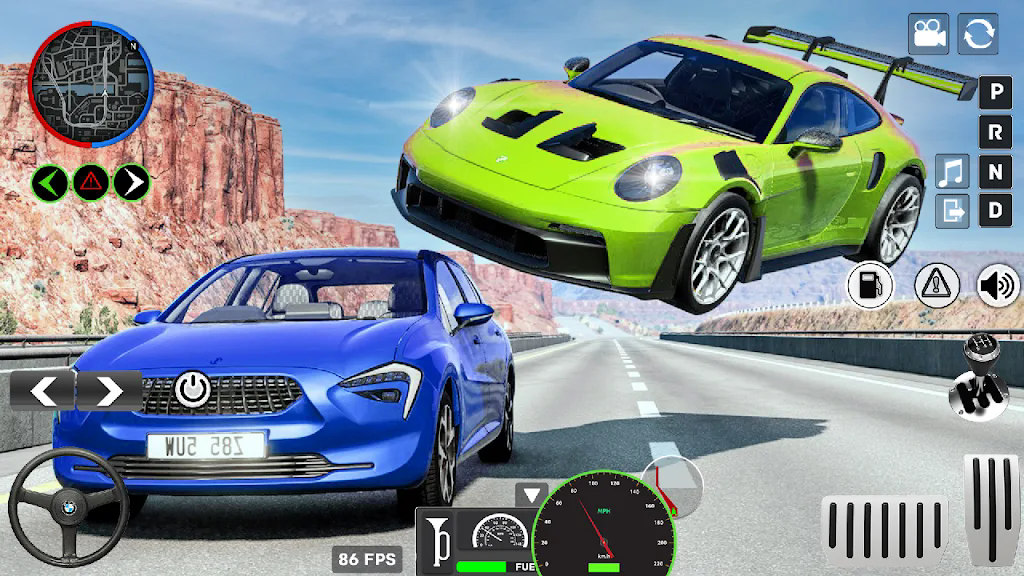Toggle the speaker sound button
Image resolution: width=1024 pixels, height=576 pixels.
click(997, 286)
